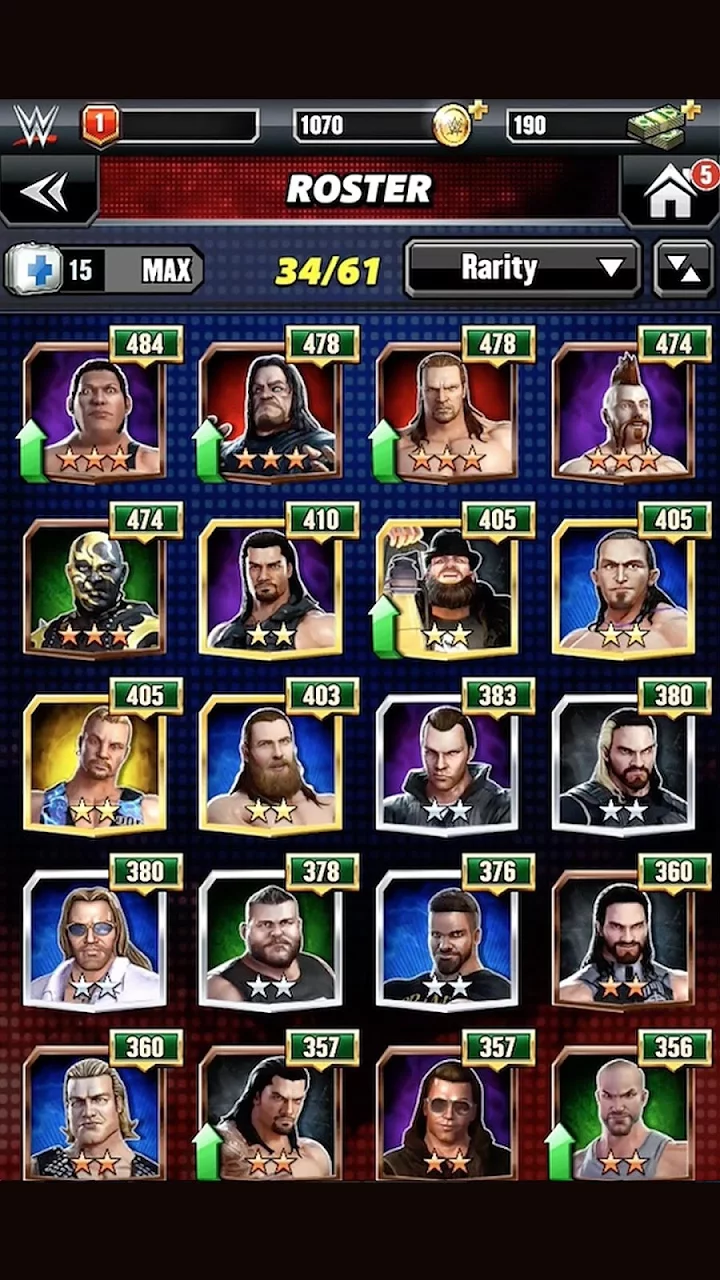Viewport: 720px width, 1280px height.
Task: Select the 356-rated bald superstar card
Action: click(x=623, y=1112)
